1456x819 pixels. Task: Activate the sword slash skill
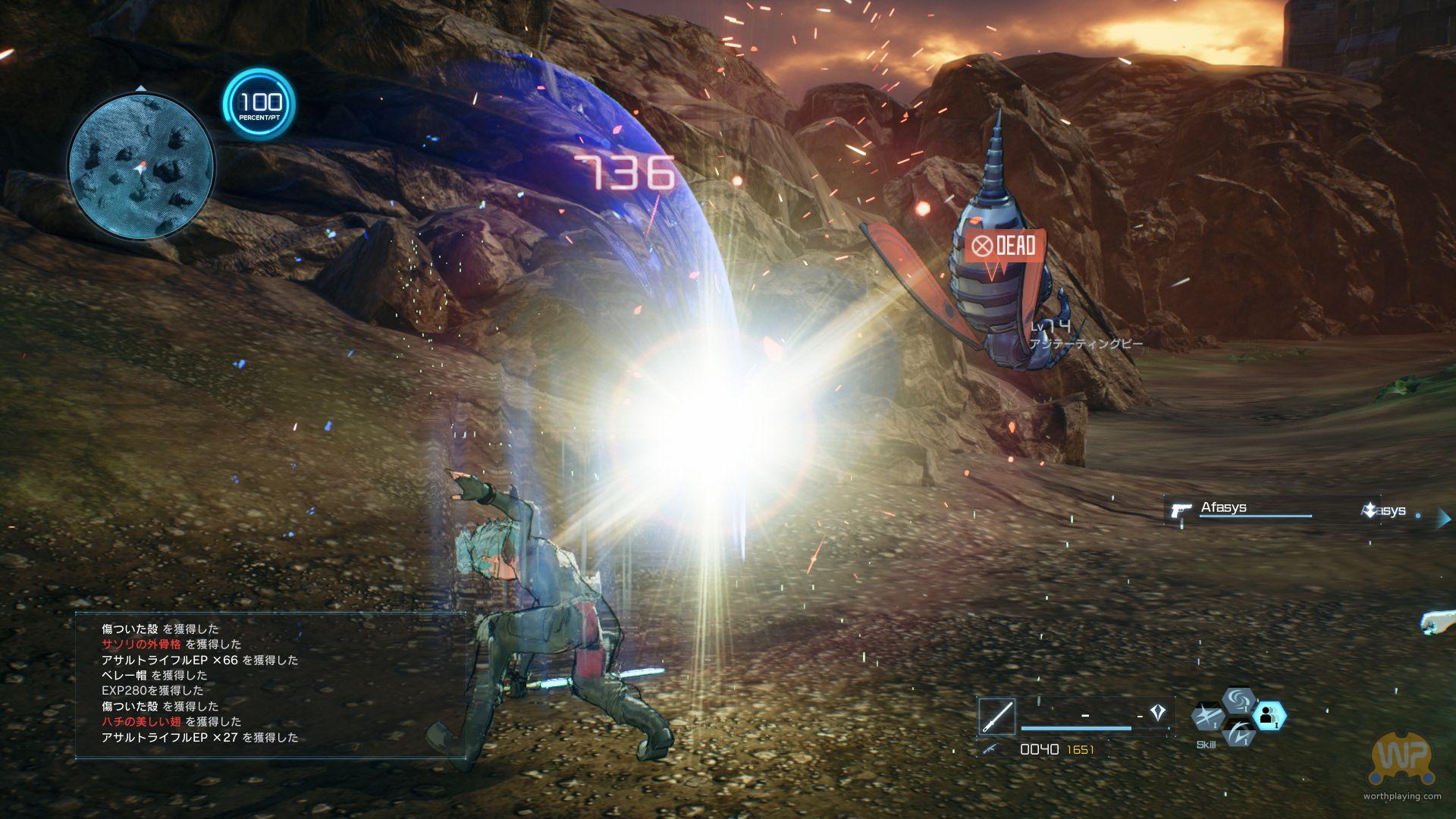[x=1207, y=717]
